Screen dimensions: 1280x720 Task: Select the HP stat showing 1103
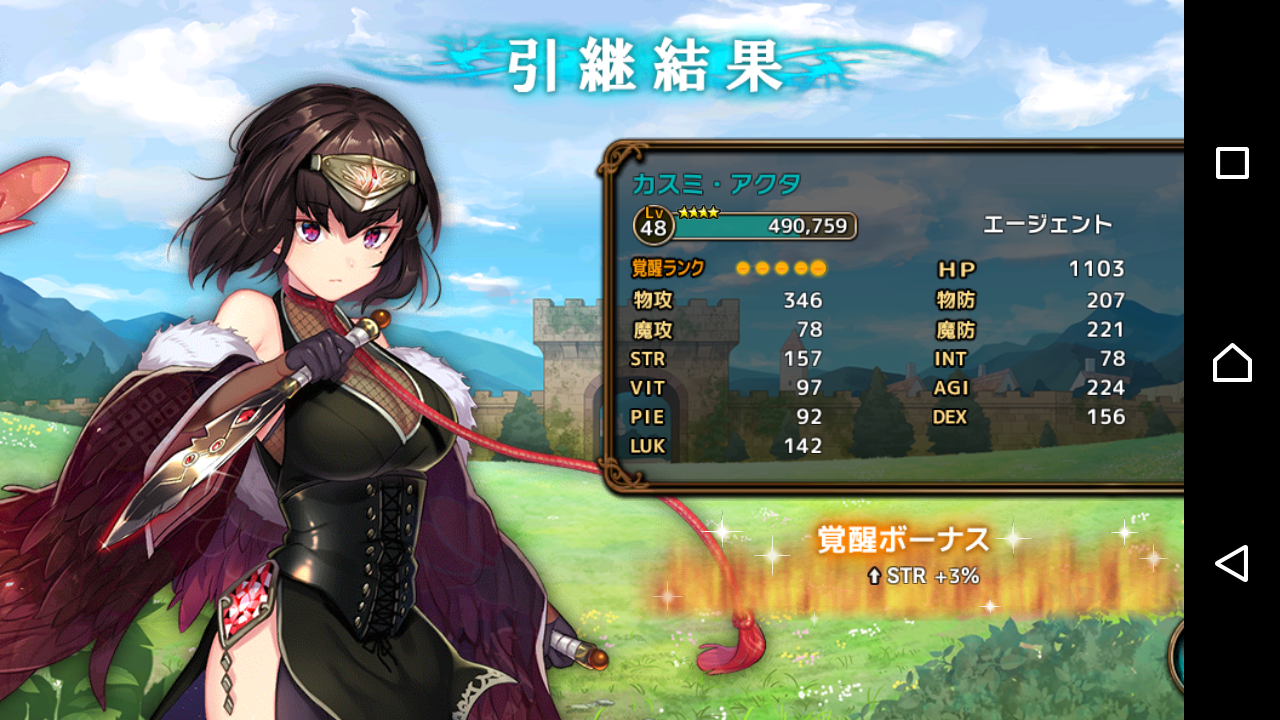[1040, 269]
